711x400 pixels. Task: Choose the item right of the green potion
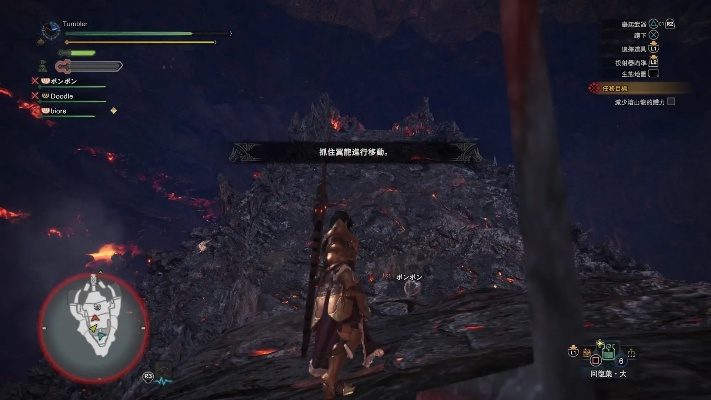tap(631, 352)
